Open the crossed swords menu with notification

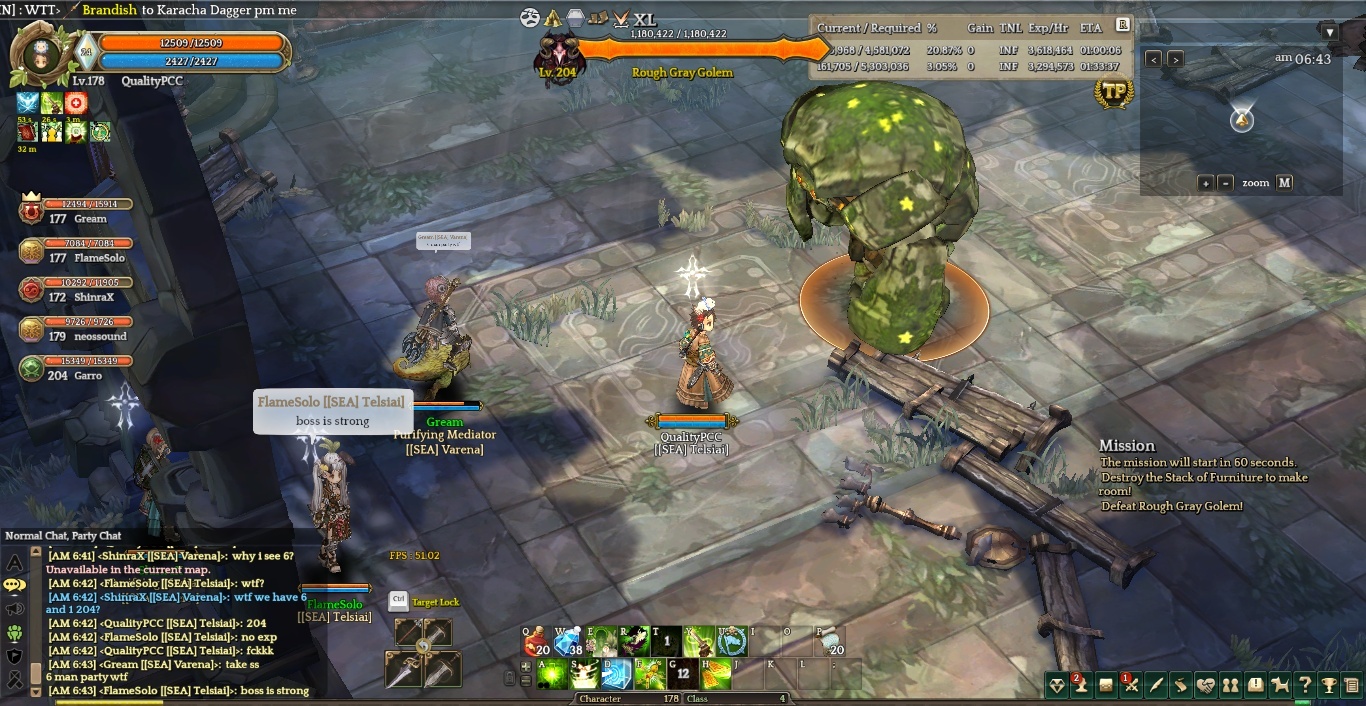coord(1131,685)
